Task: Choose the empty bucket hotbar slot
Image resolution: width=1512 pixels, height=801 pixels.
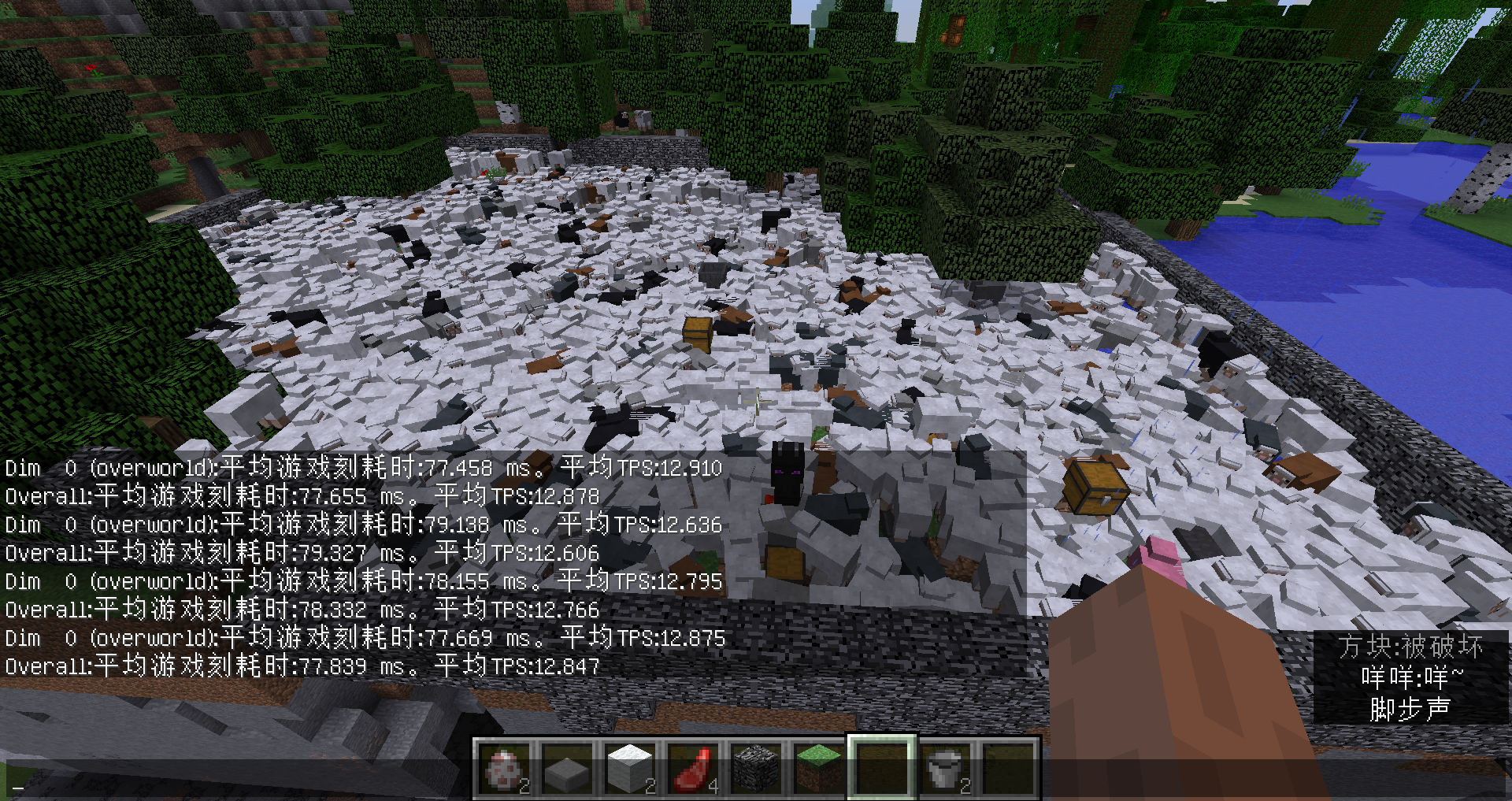Action: pyautogui.click(x=945, y=769)
